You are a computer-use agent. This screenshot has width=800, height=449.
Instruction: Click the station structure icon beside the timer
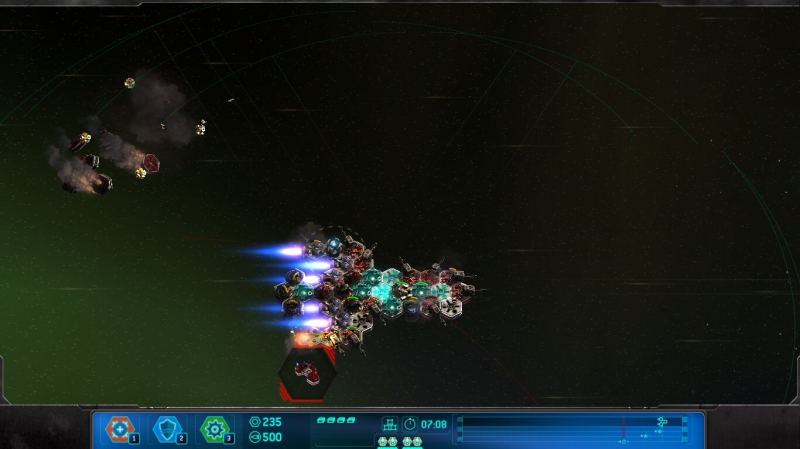[390, 424]
